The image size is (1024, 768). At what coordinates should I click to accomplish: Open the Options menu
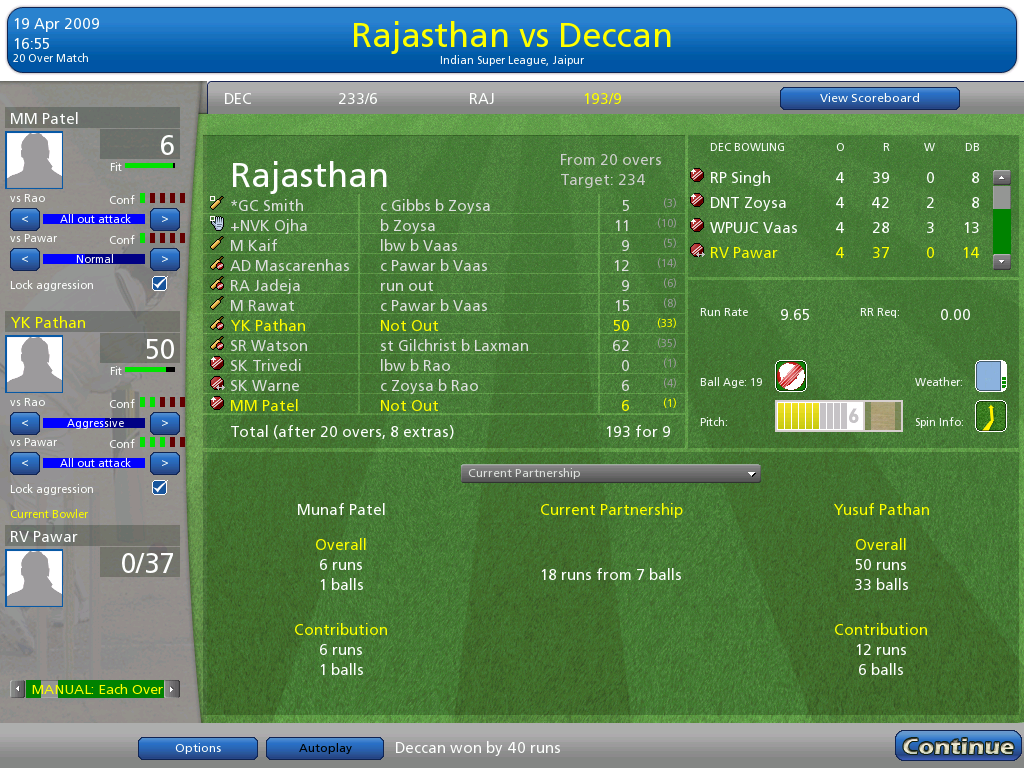[x=198, y=748]
